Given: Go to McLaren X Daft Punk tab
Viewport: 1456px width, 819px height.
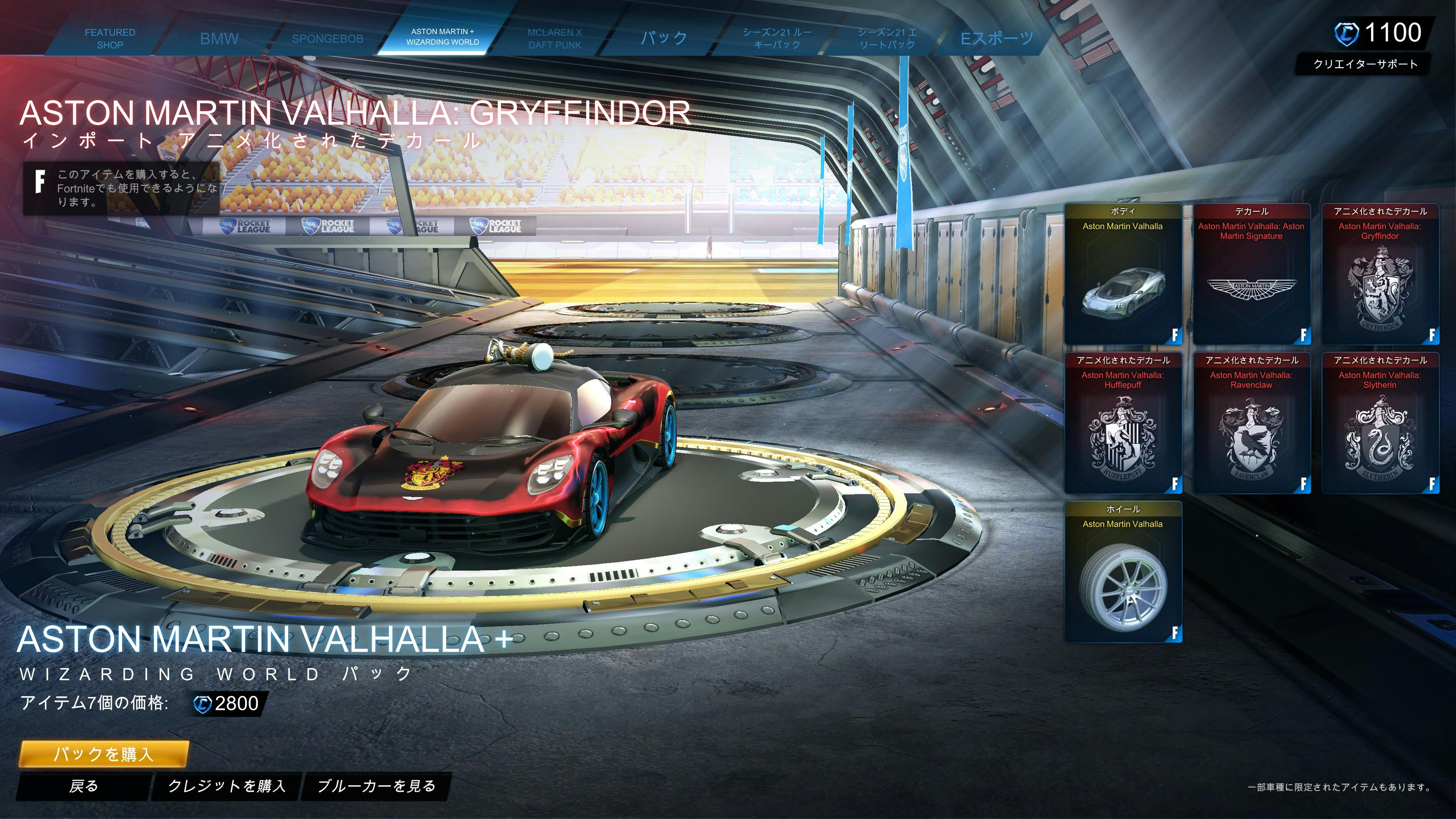Looking at the screenshot, I should pos(554,38).
